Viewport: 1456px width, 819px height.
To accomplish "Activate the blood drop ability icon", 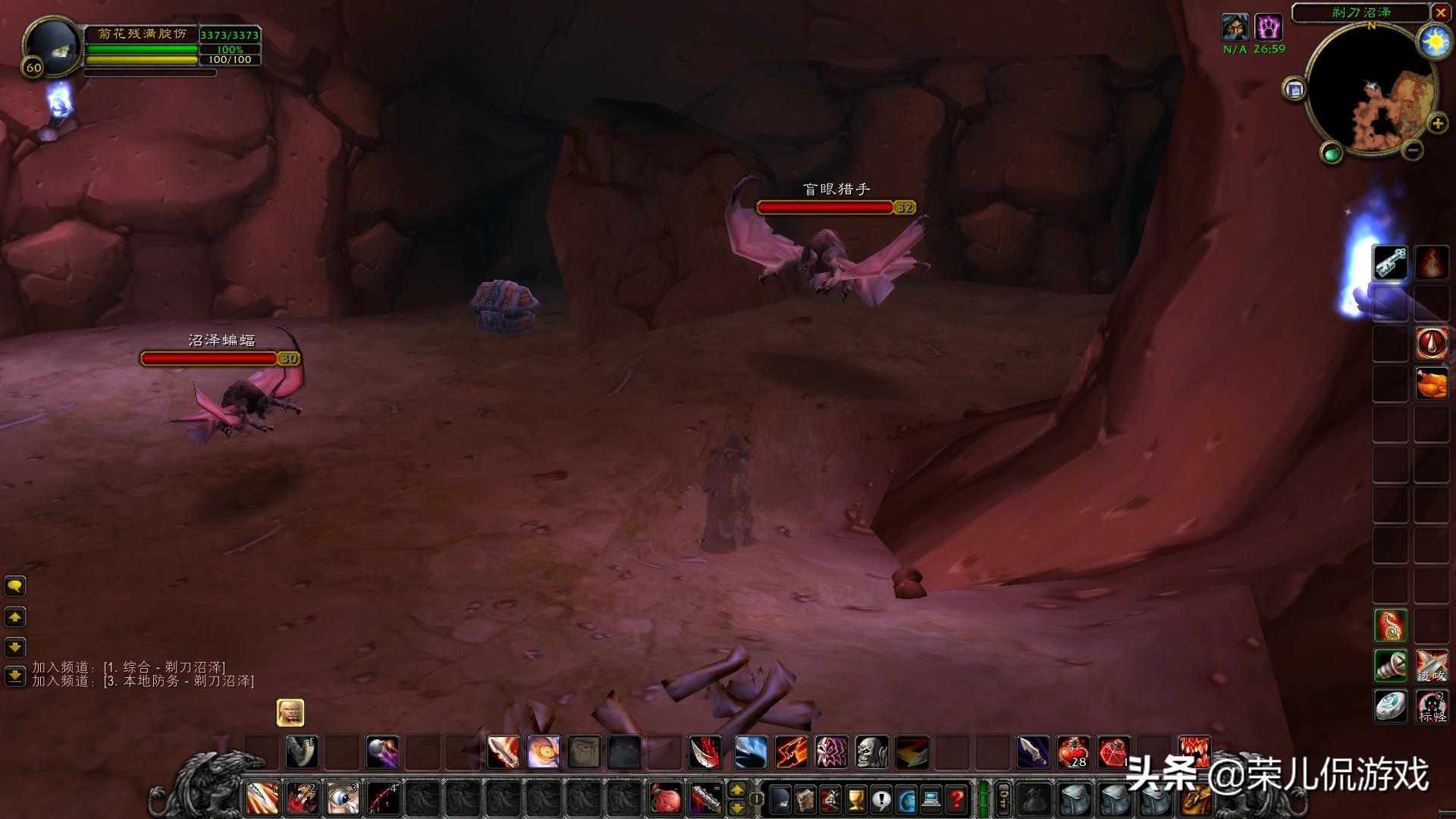I will tap(1432, 343).
